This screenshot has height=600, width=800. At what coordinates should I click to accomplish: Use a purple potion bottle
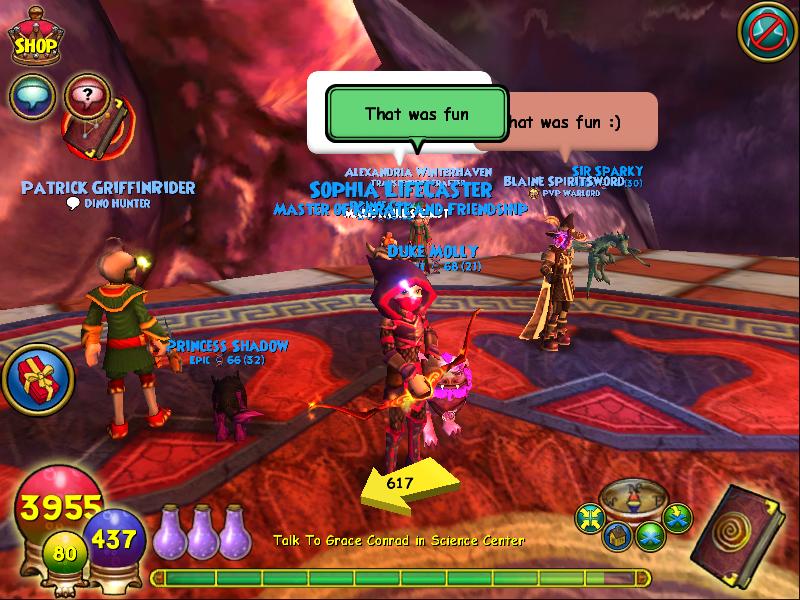[x=202, y=528]
